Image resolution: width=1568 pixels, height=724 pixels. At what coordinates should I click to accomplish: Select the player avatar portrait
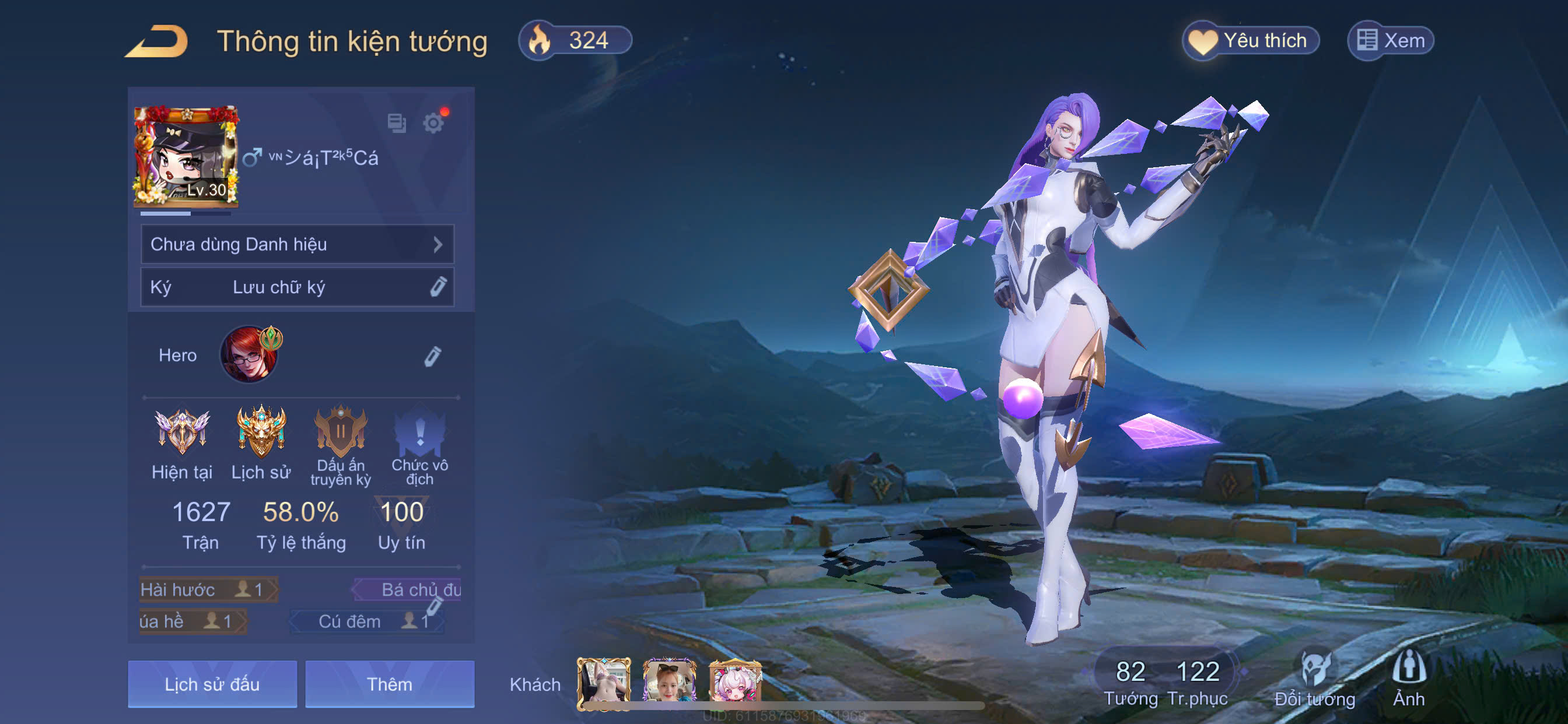tap(186, 156)
